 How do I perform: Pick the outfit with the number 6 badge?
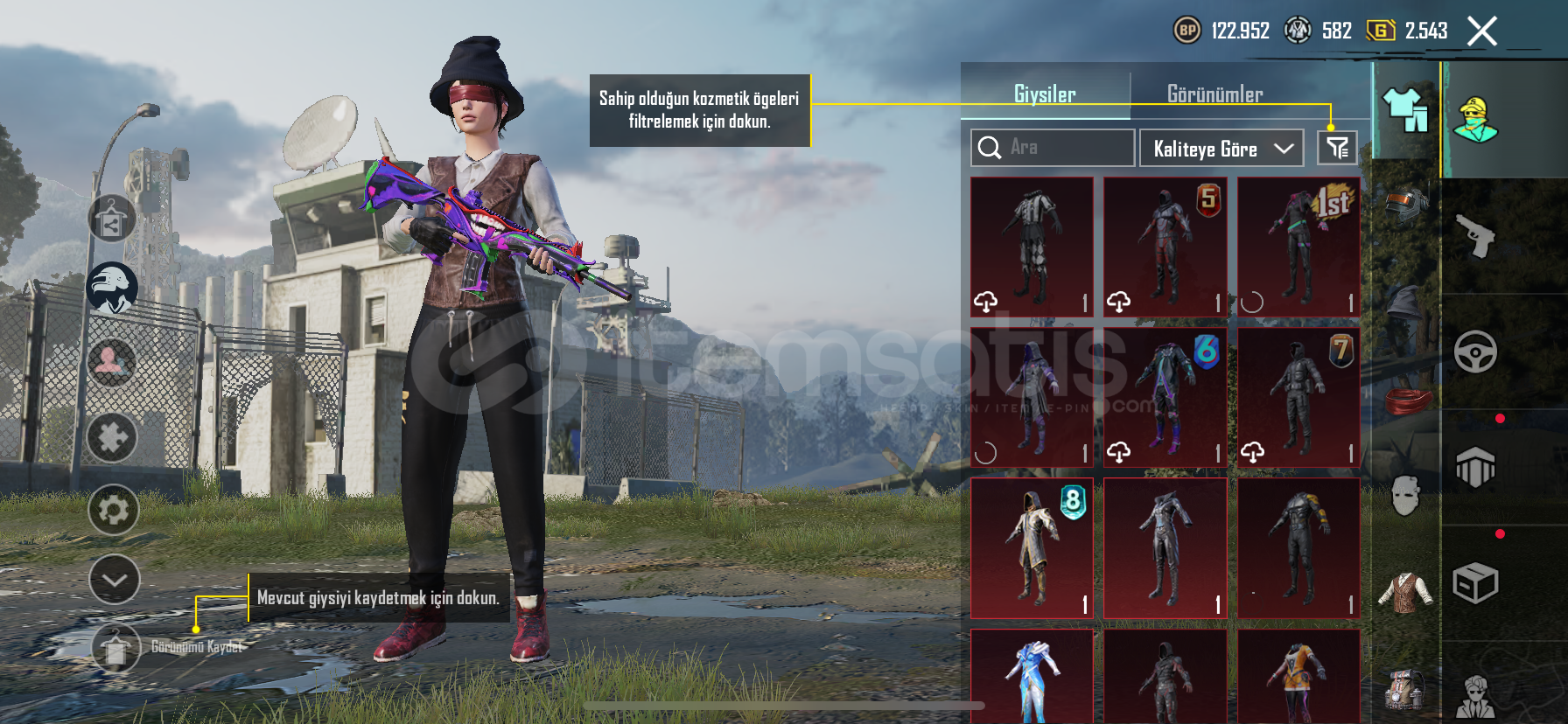tap(1165, 398)
